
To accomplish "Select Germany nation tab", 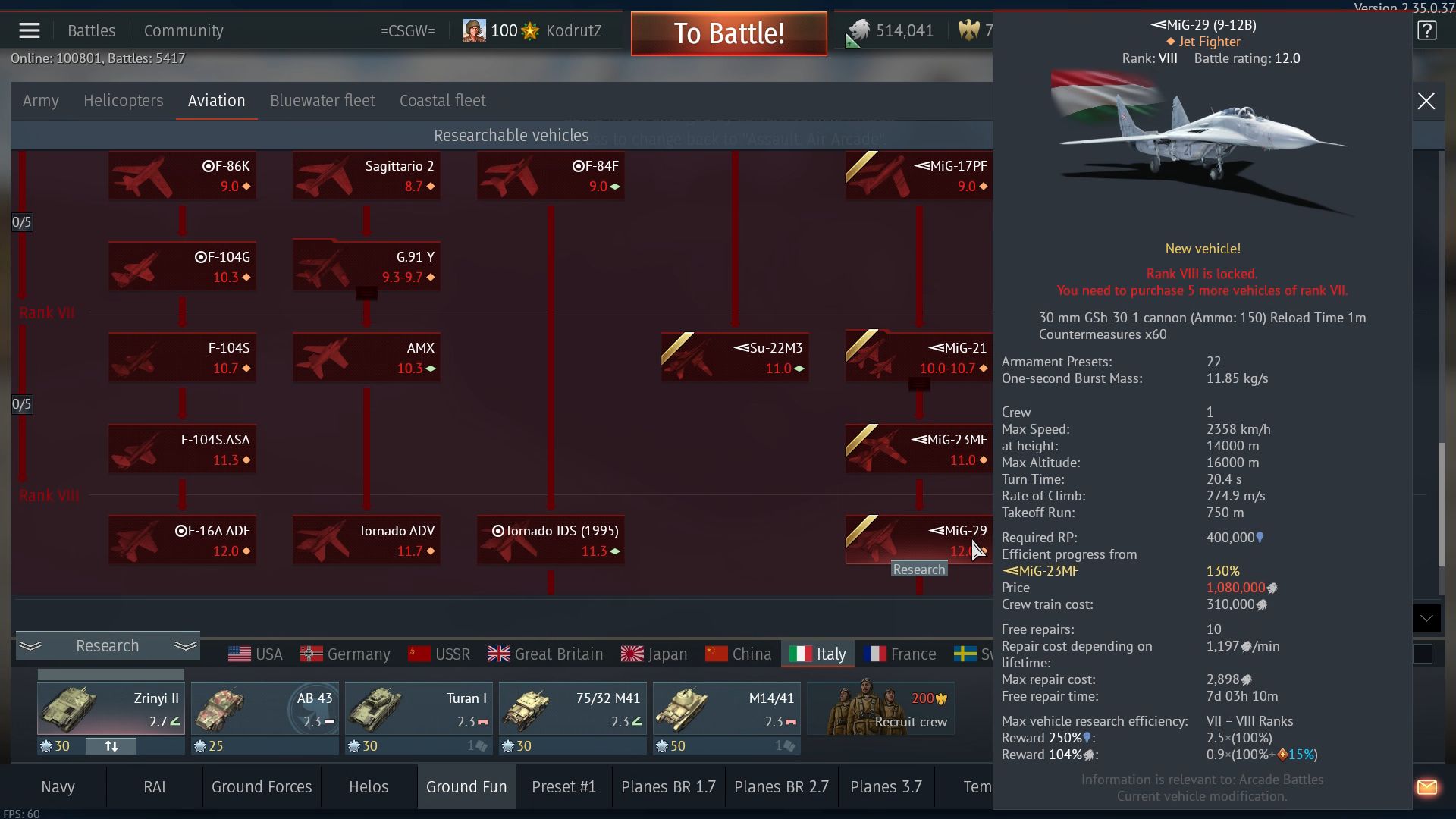I will click(x=345, y=654).
